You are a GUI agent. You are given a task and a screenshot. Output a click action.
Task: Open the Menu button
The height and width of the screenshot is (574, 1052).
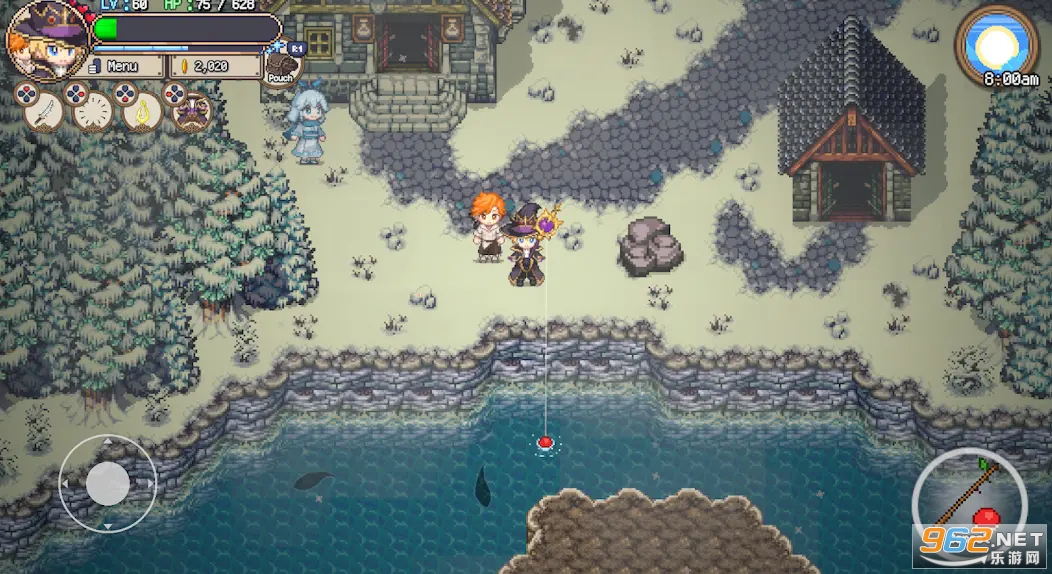click(x=123, y=66)
